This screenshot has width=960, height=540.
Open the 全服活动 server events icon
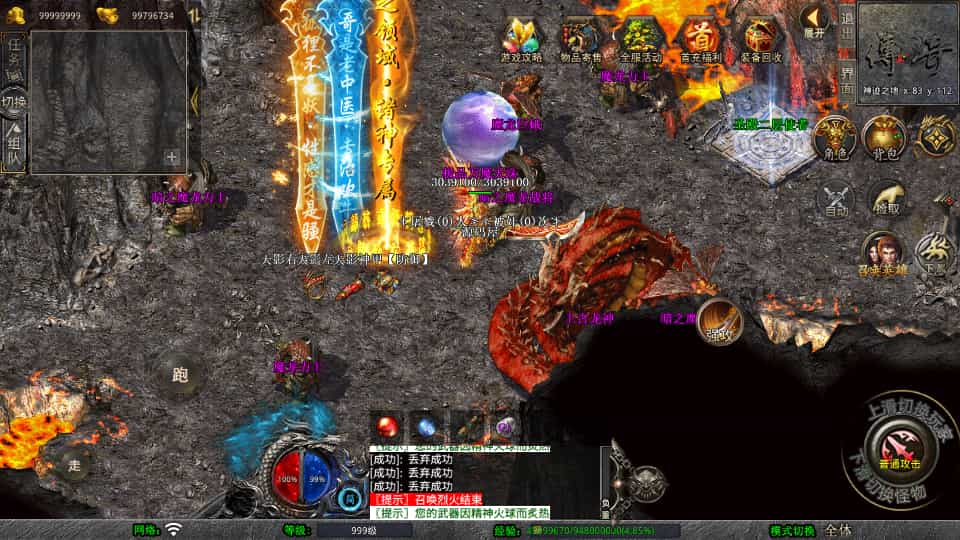click(x=640, y=40)
